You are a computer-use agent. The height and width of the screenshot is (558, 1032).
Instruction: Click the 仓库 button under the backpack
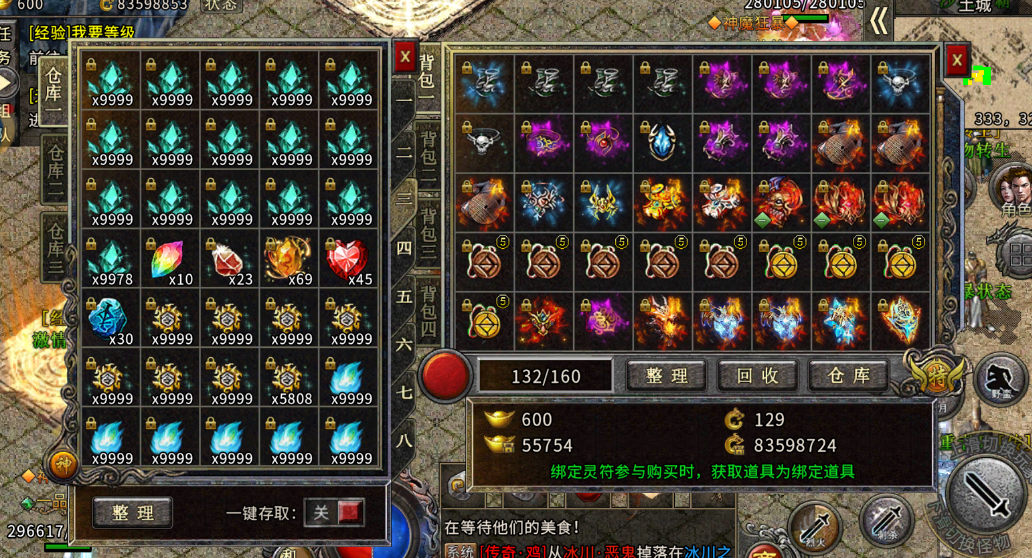[x=848, y=376]
